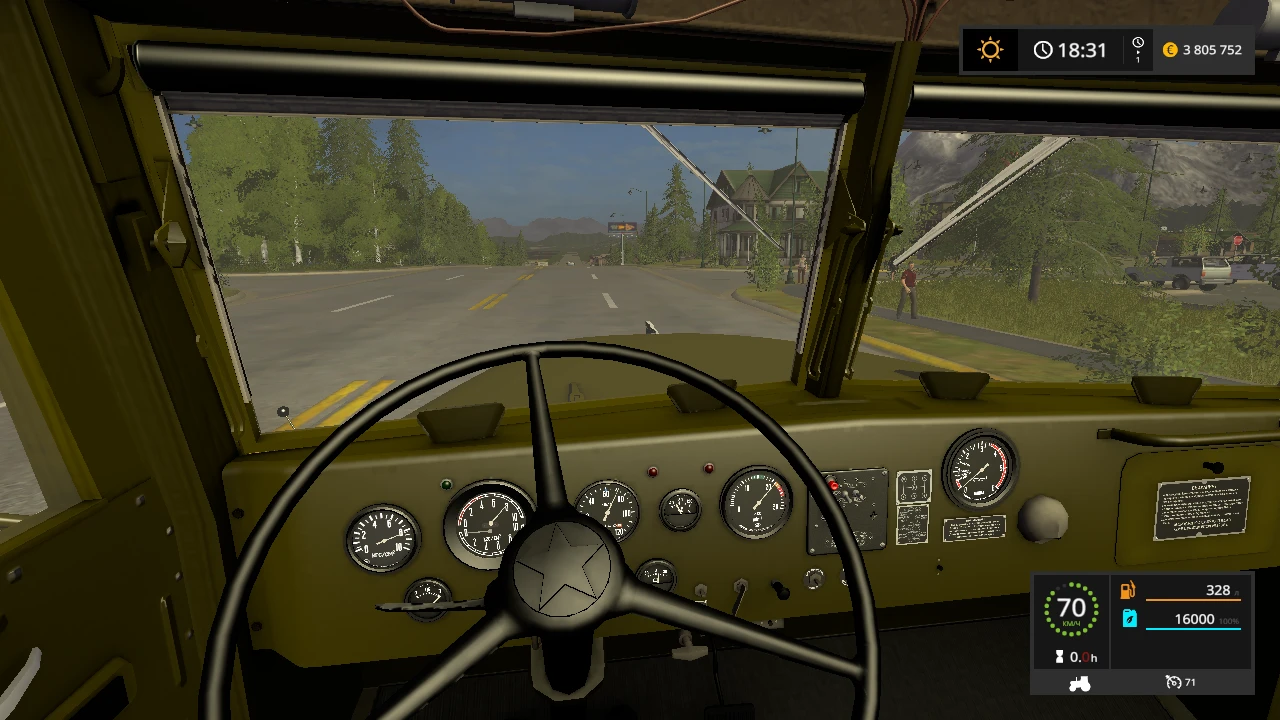
Task: Click the cruise control speedometer icon
Action: (x=1174, y=682)
